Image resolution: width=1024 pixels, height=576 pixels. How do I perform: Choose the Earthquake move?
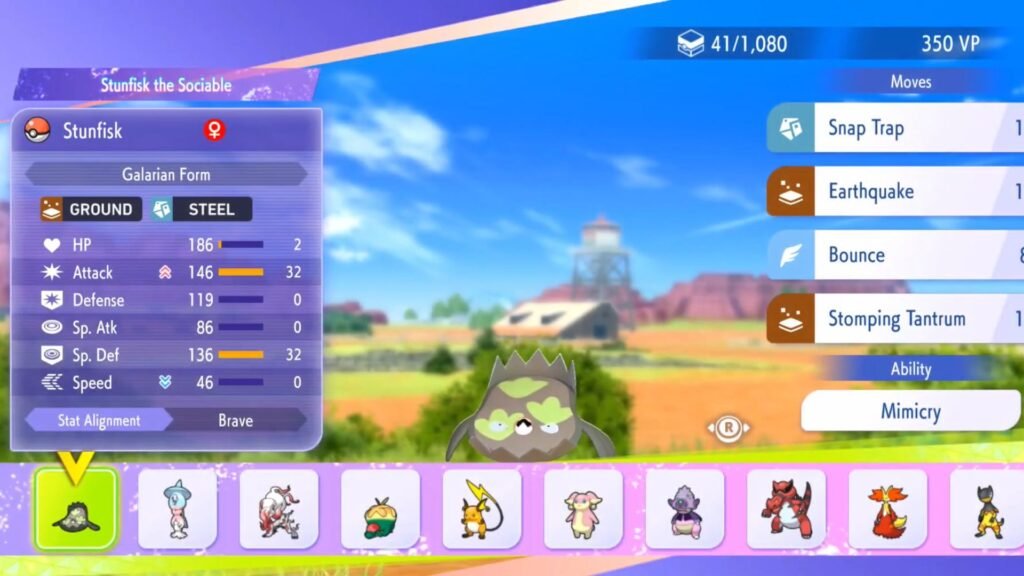tap(895, 191)
